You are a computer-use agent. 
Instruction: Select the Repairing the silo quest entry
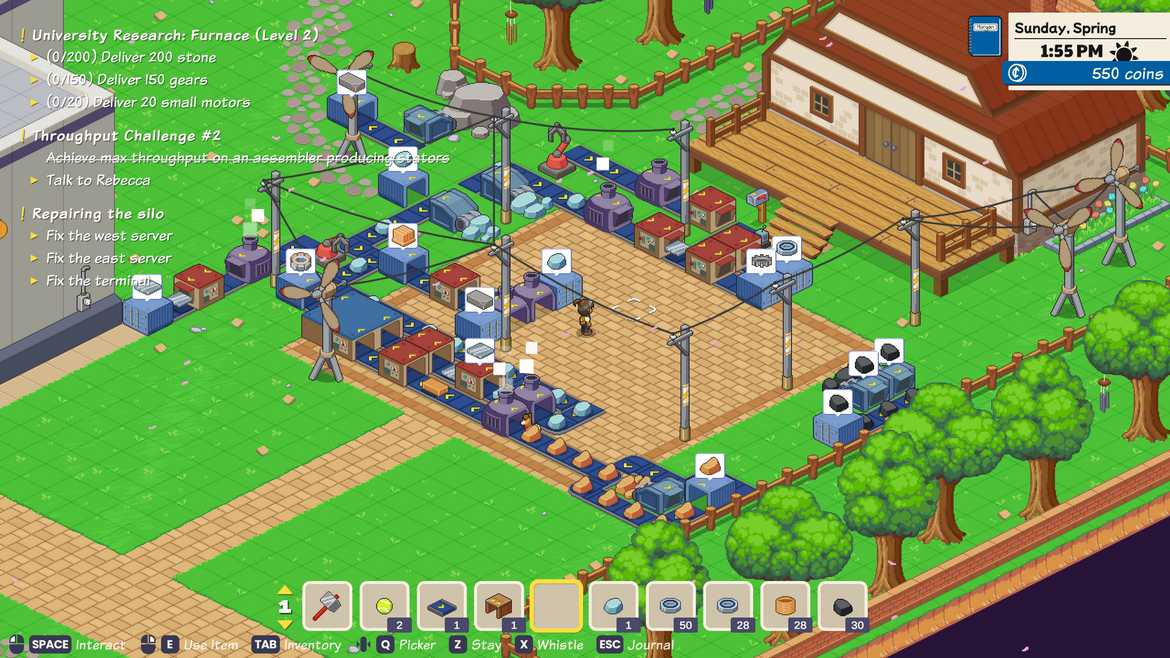click(97, 213)
